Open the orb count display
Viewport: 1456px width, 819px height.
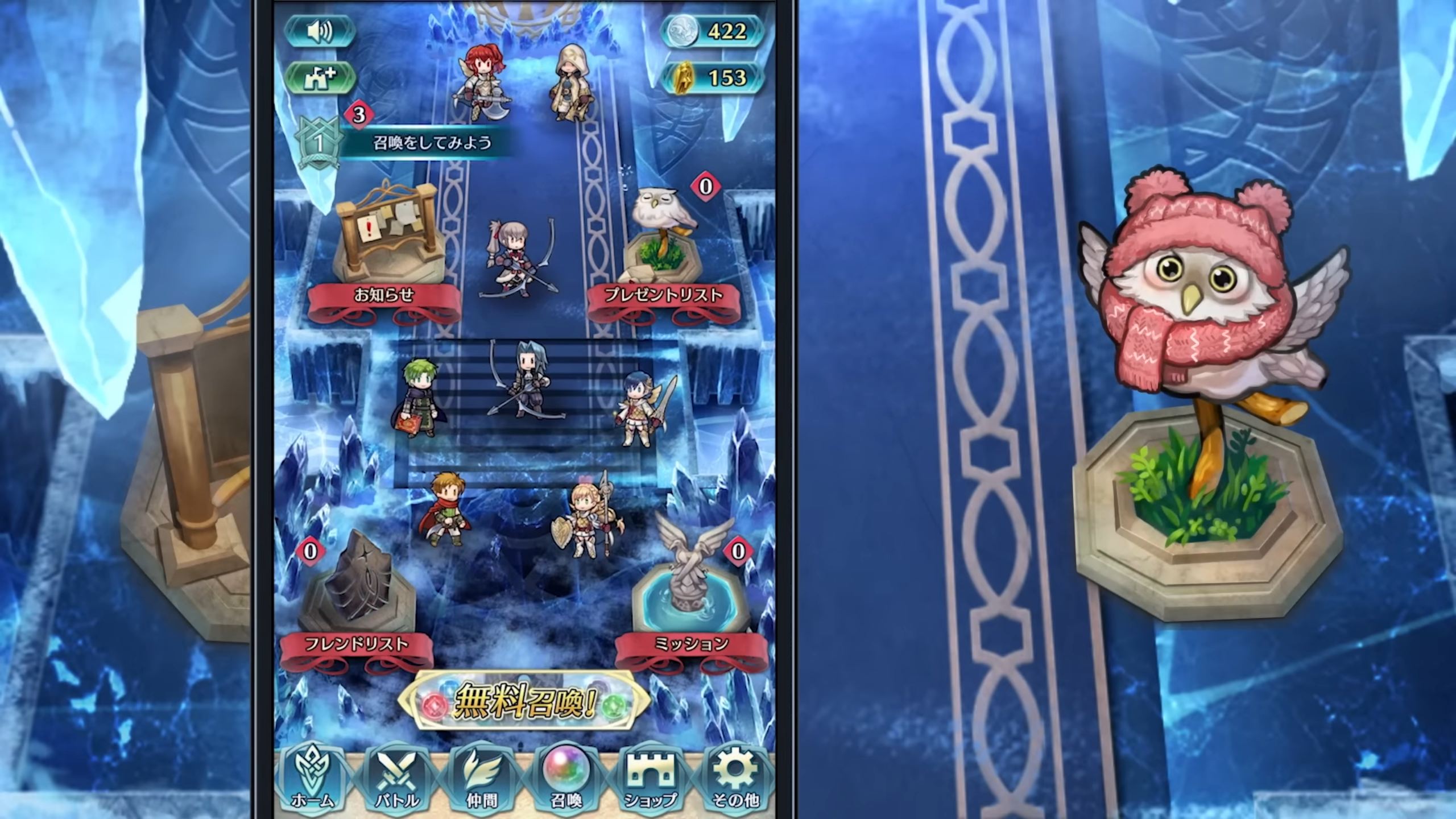711,31
